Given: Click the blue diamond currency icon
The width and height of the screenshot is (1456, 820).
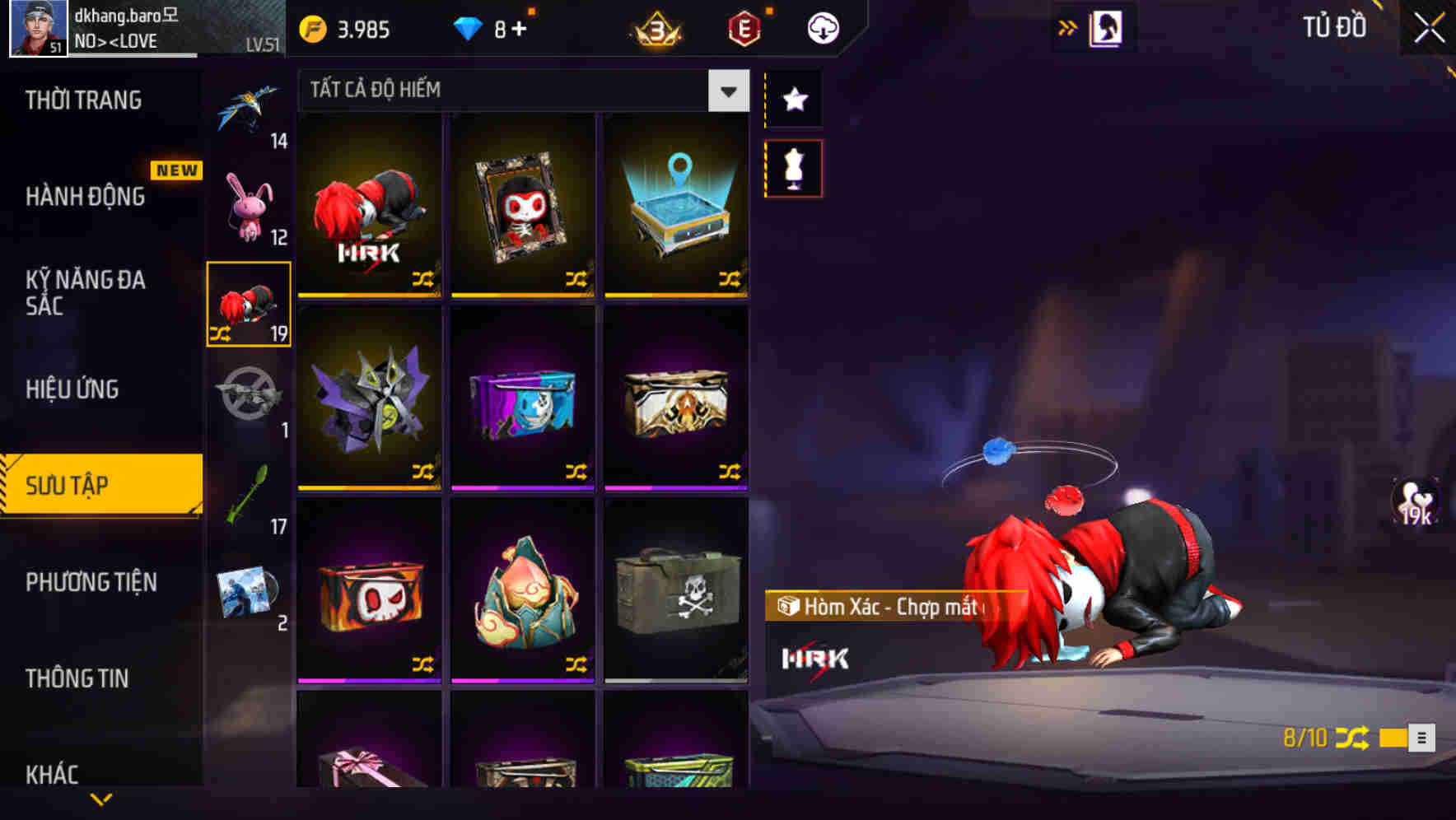Looking at the screenshot, I should click(x=470, y=27).
